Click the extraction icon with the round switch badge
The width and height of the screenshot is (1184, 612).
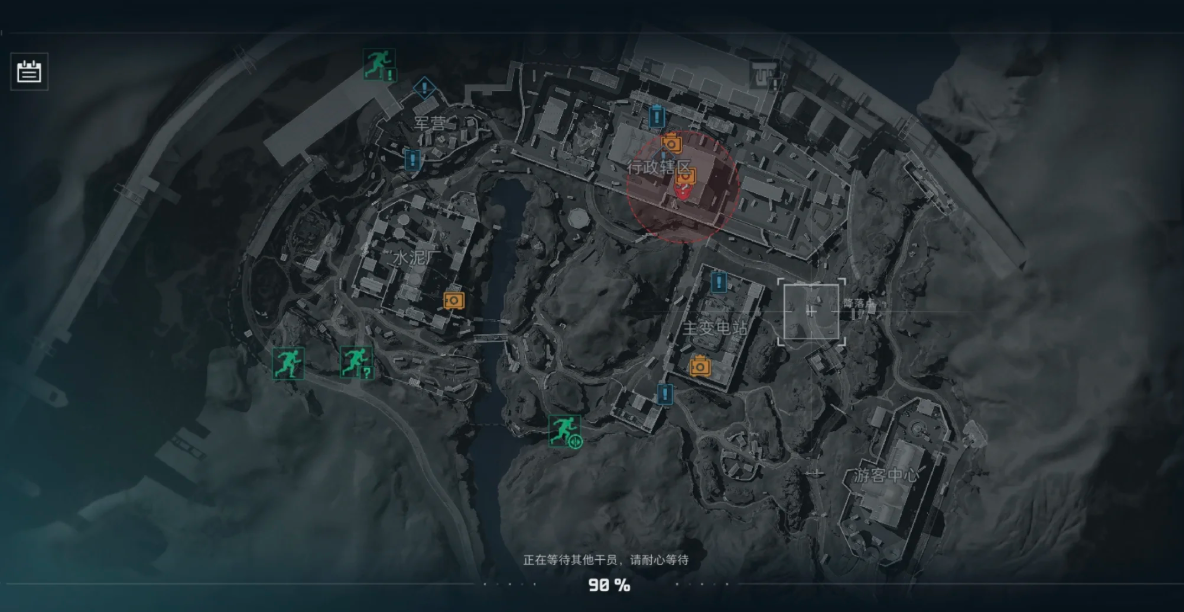coord(565,431)
